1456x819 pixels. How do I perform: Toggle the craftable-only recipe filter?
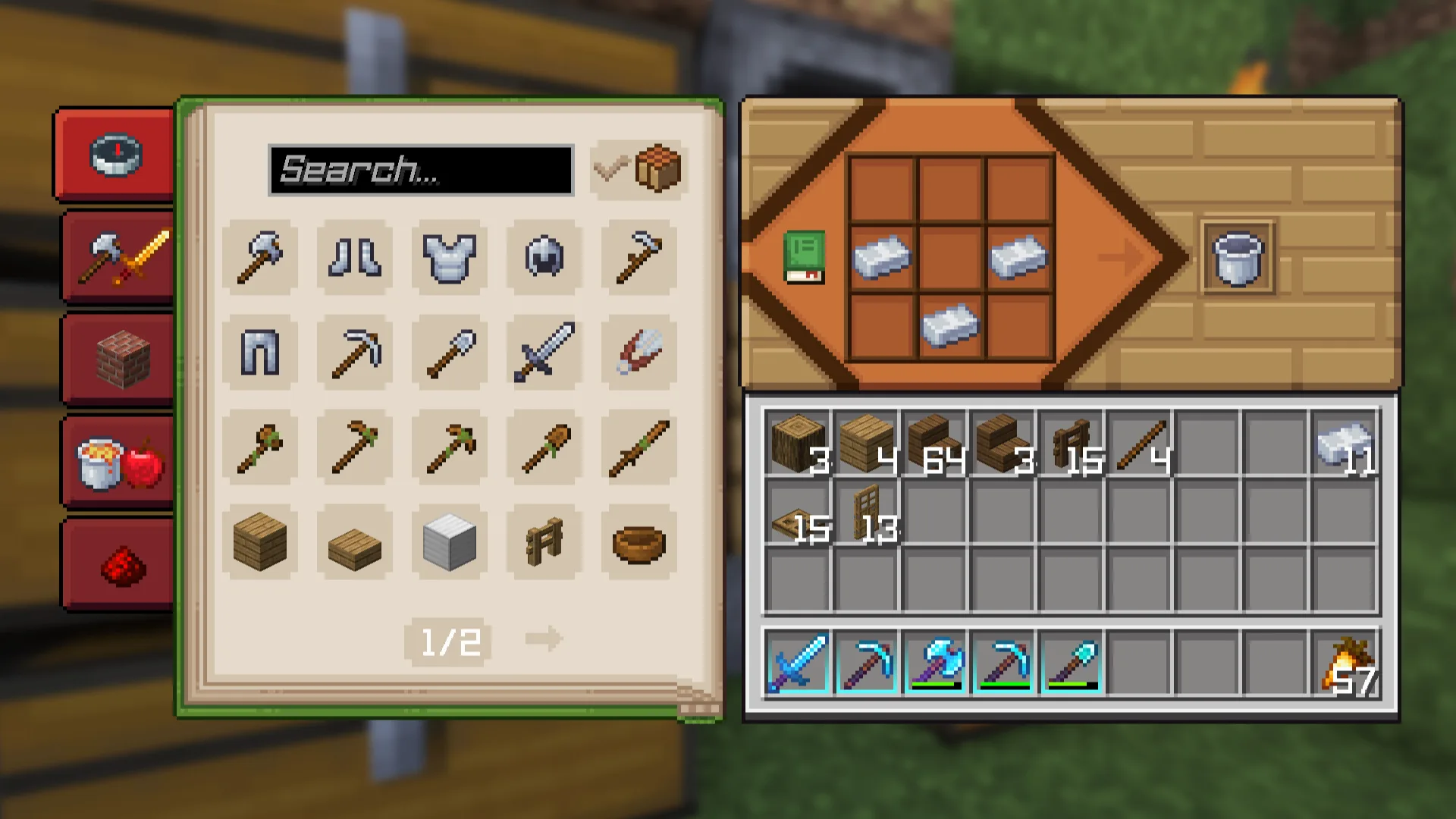tap(639, 170)
